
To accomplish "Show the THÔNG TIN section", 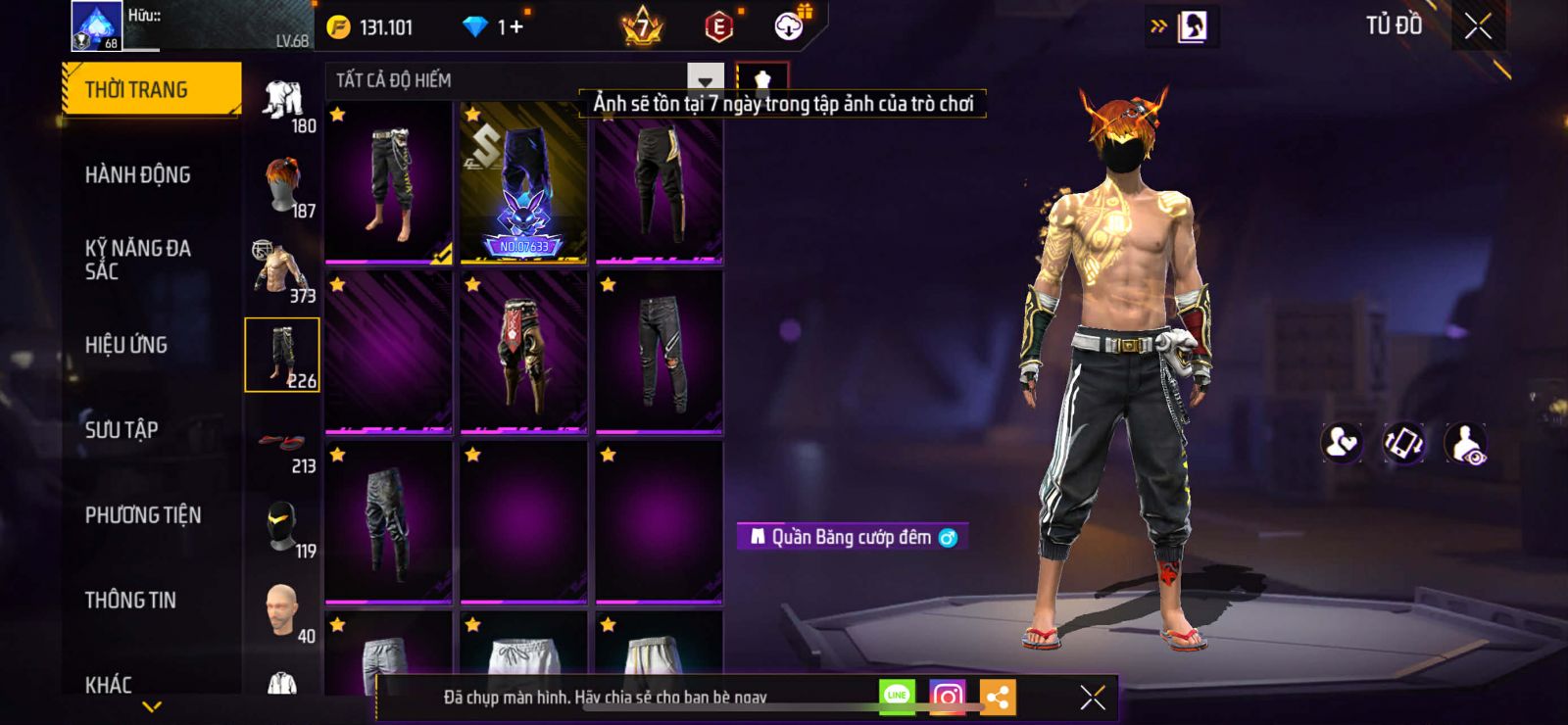I will click(130, 600).
